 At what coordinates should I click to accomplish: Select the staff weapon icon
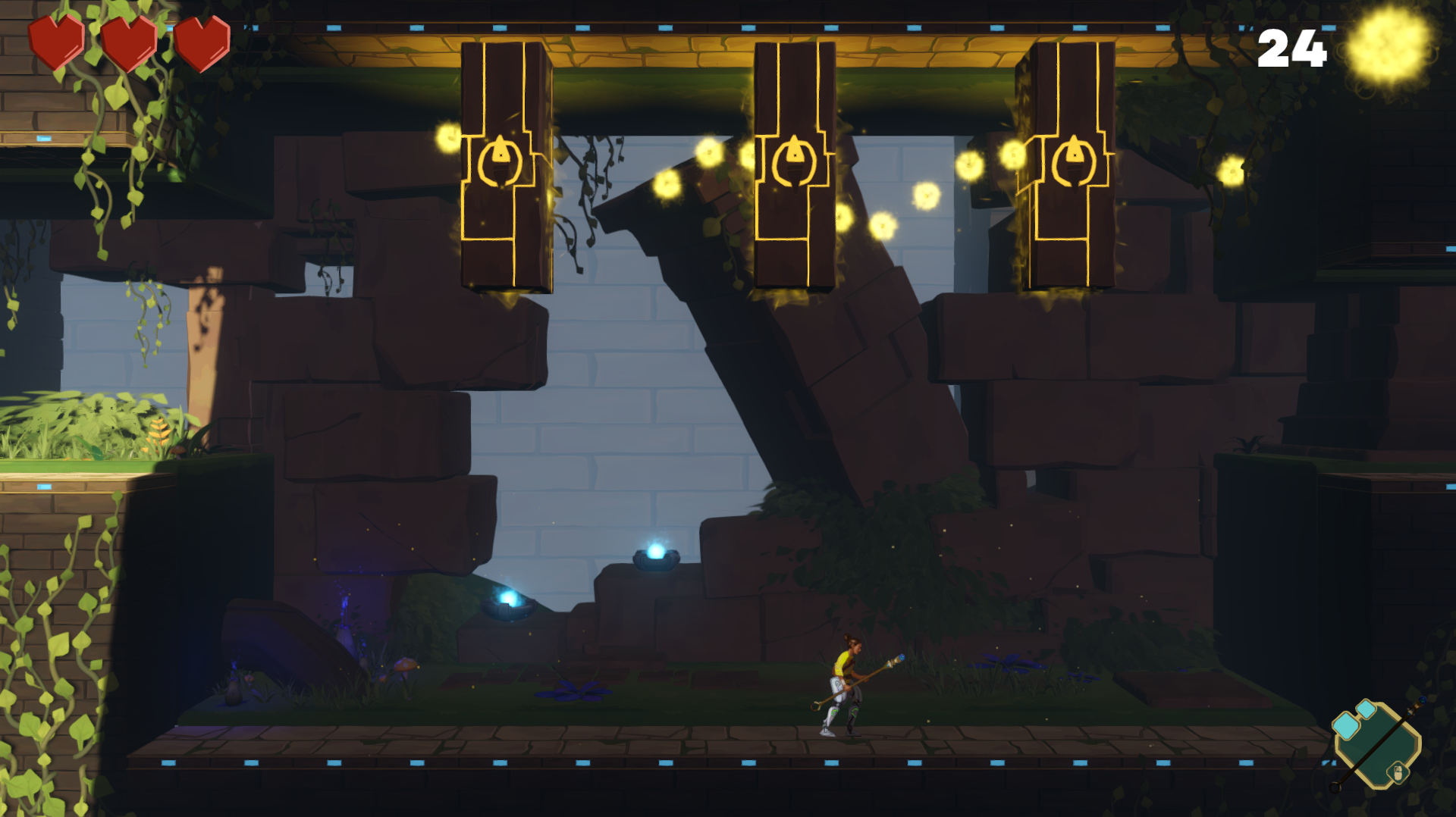click(x=1377, y=744)
